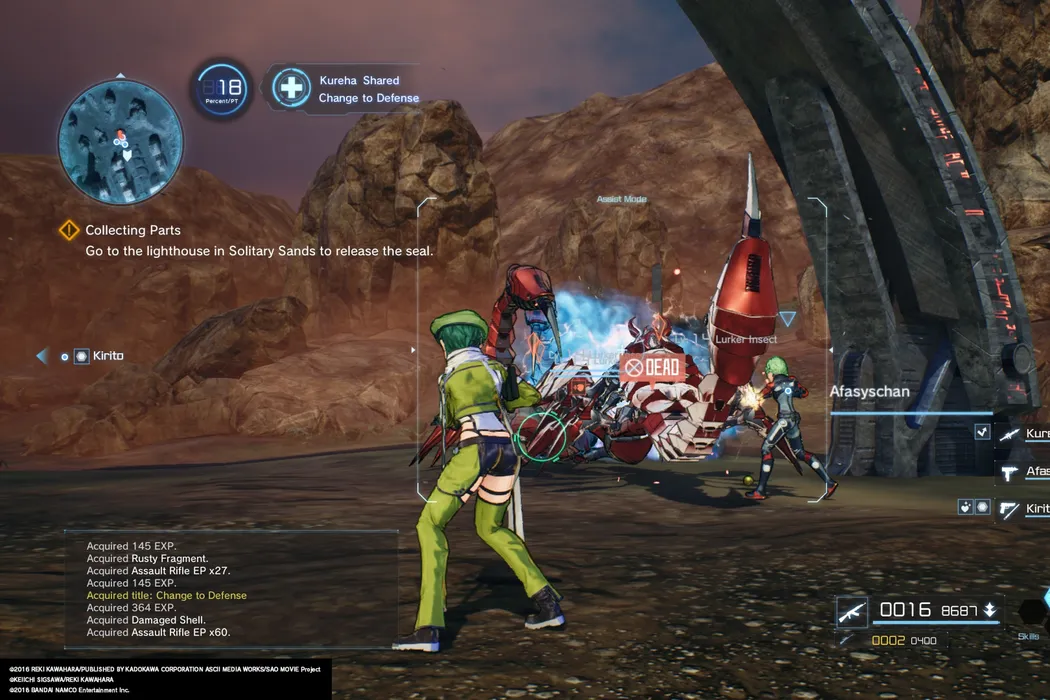Open the circular minimap
This screenshot has height=700, width=1050.
click(120, 140)
